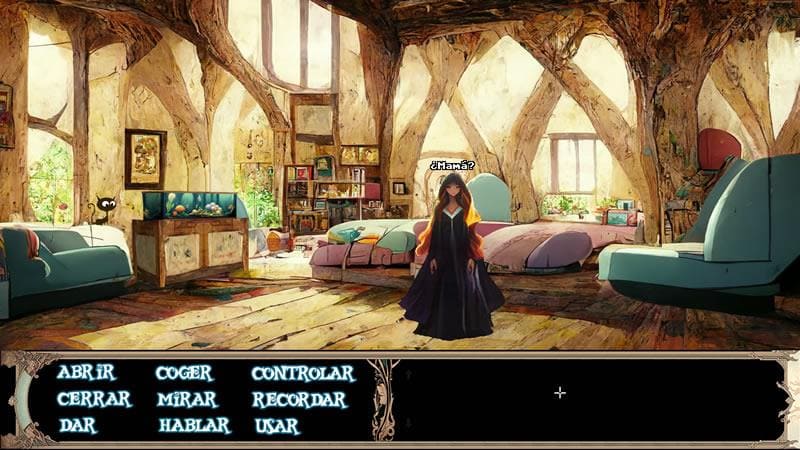Choose the MIRAR verb command
This screenshot has height=450, width=800.
pyautogui.click(x=186, y=399)
